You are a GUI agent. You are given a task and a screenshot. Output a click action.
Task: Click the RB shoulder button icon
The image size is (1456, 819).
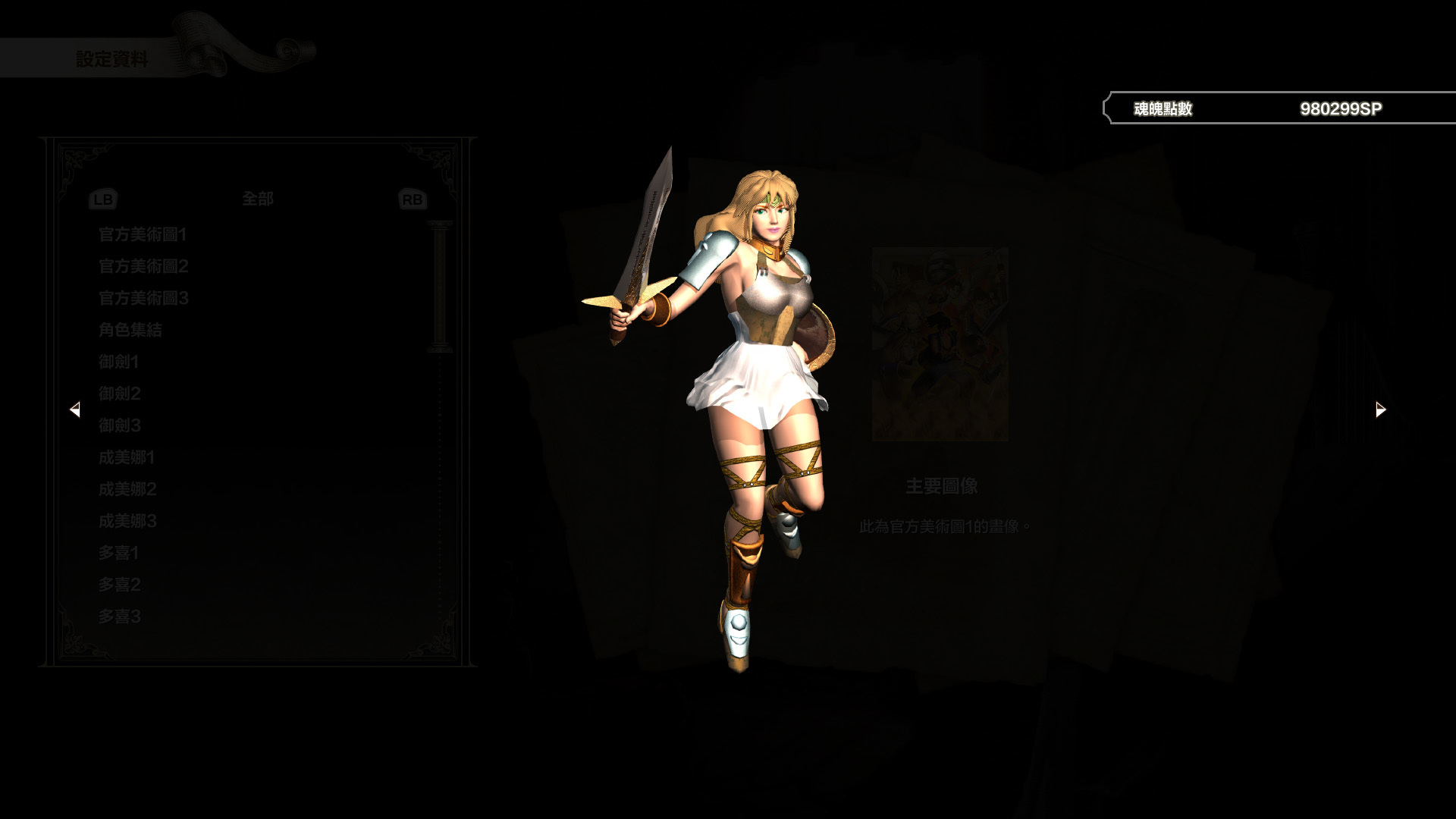(x=412, y=199)
